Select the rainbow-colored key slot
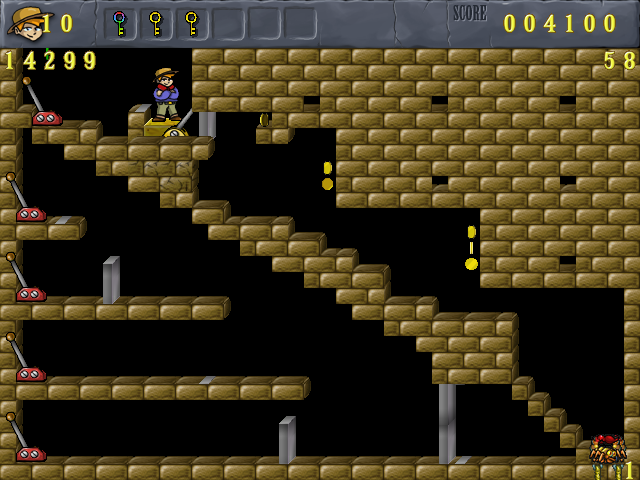This screenshot has width=640, height=480. 120,23
